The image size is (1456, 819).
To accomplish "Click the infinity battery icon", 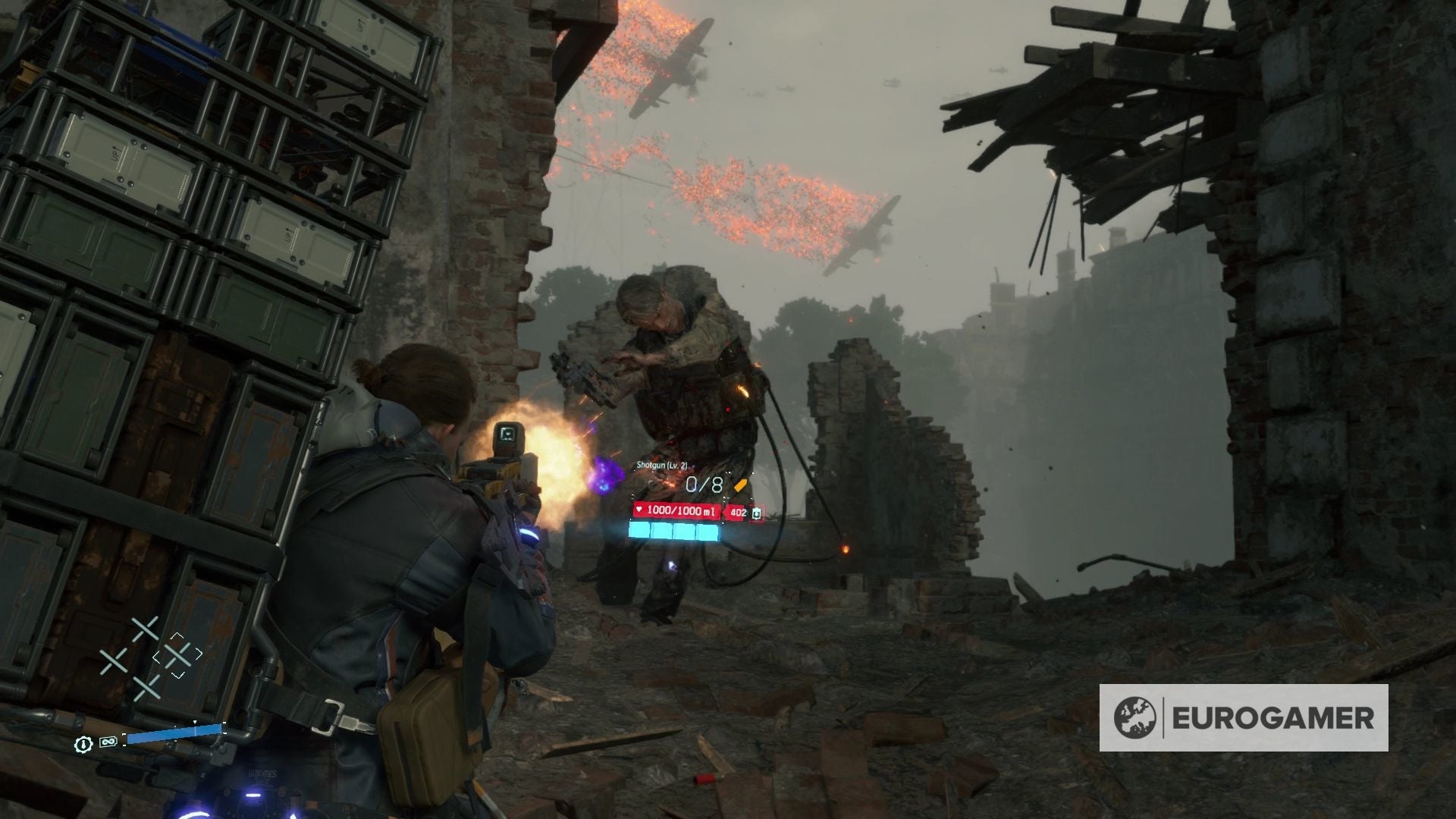I will tap(107, 742).
